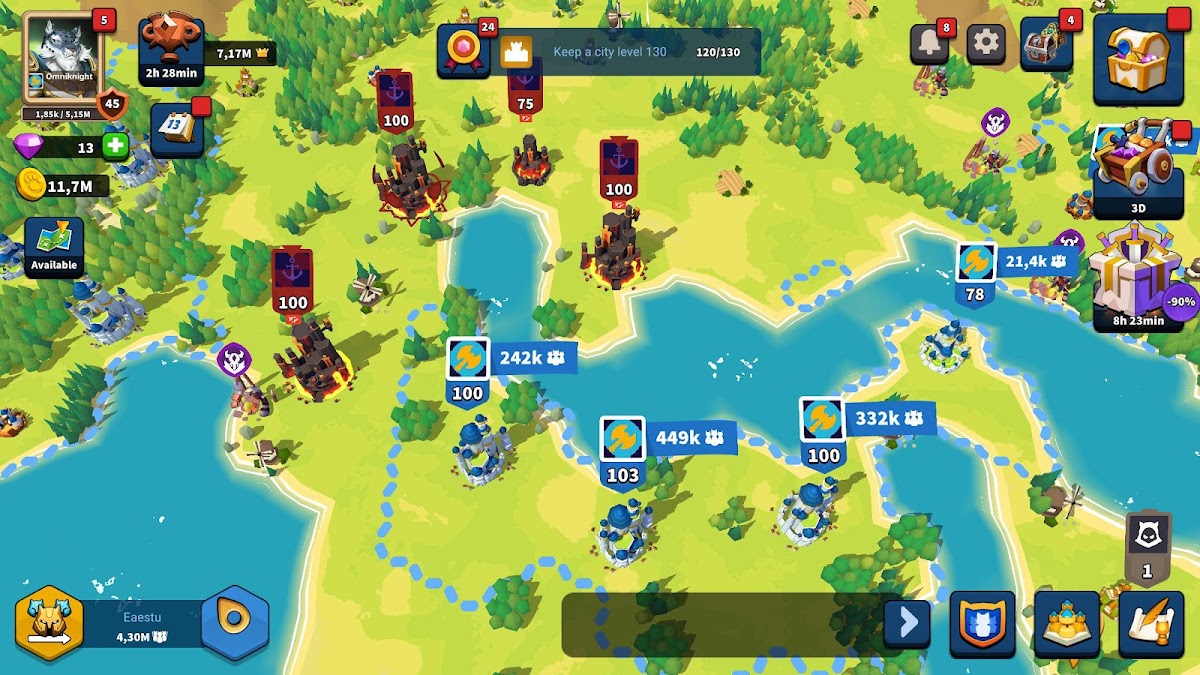Expand the chat bar with the arrow button
The height and width of the screenshot is (675, 1200).
(x=907, y=623)
